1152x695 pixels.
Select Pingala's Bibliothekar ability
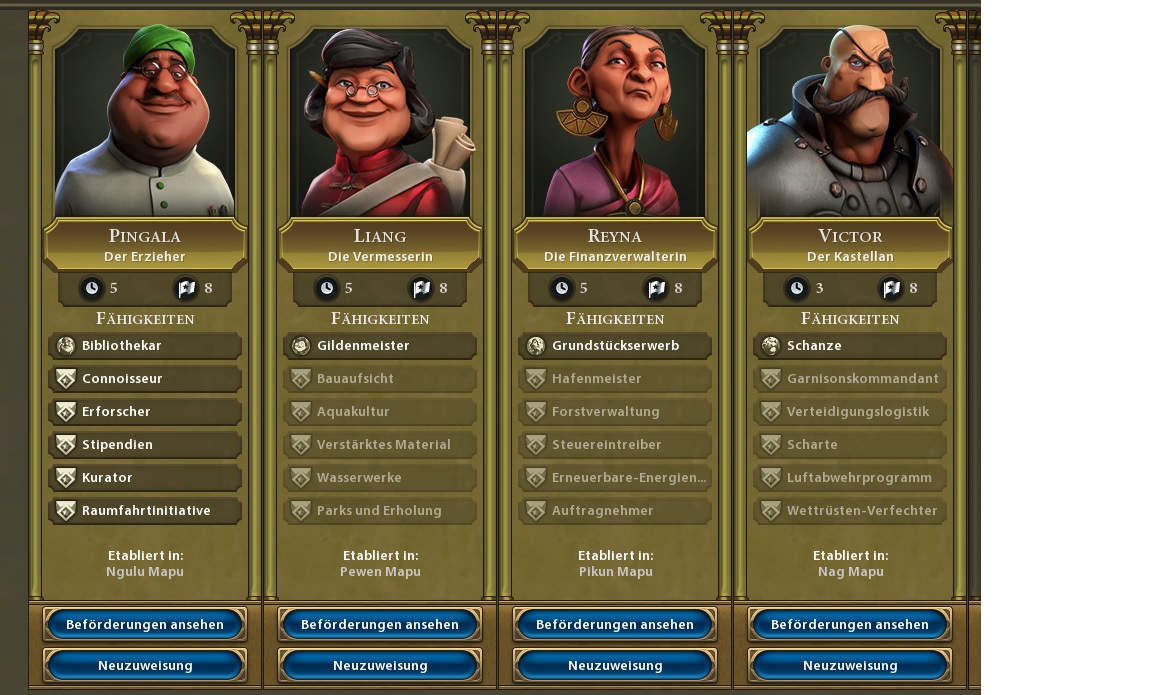pos(145,346)
